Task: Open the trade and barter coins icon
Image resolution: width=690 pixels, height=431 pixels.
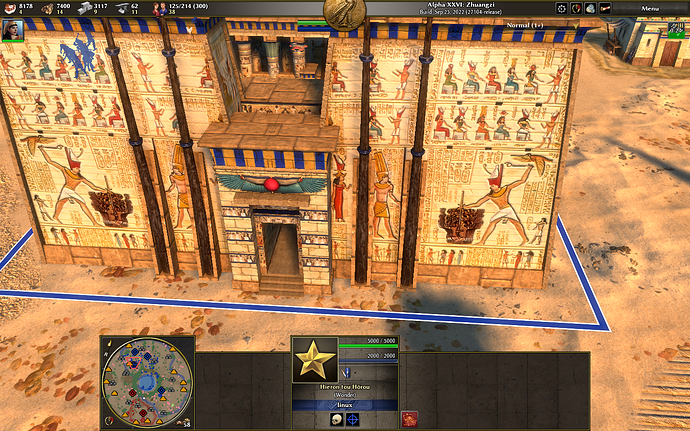Action: (x=590, y=8)
